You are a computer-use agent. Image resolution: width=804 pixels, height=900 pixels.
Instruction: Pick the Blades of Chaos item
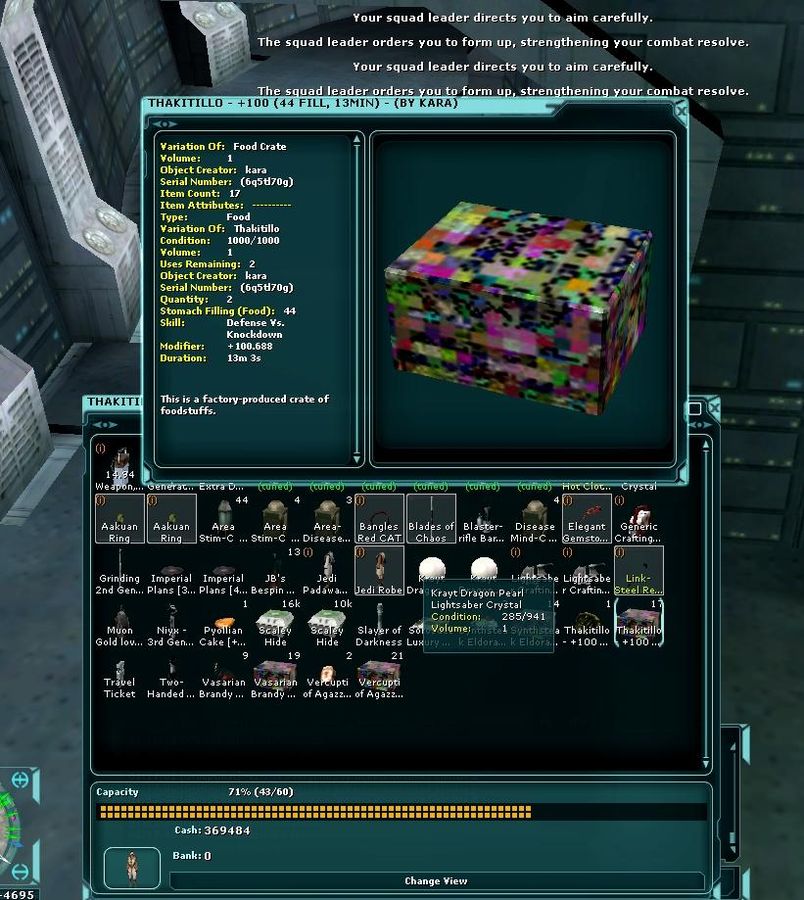pyautogui.click(x=431, y=519)
